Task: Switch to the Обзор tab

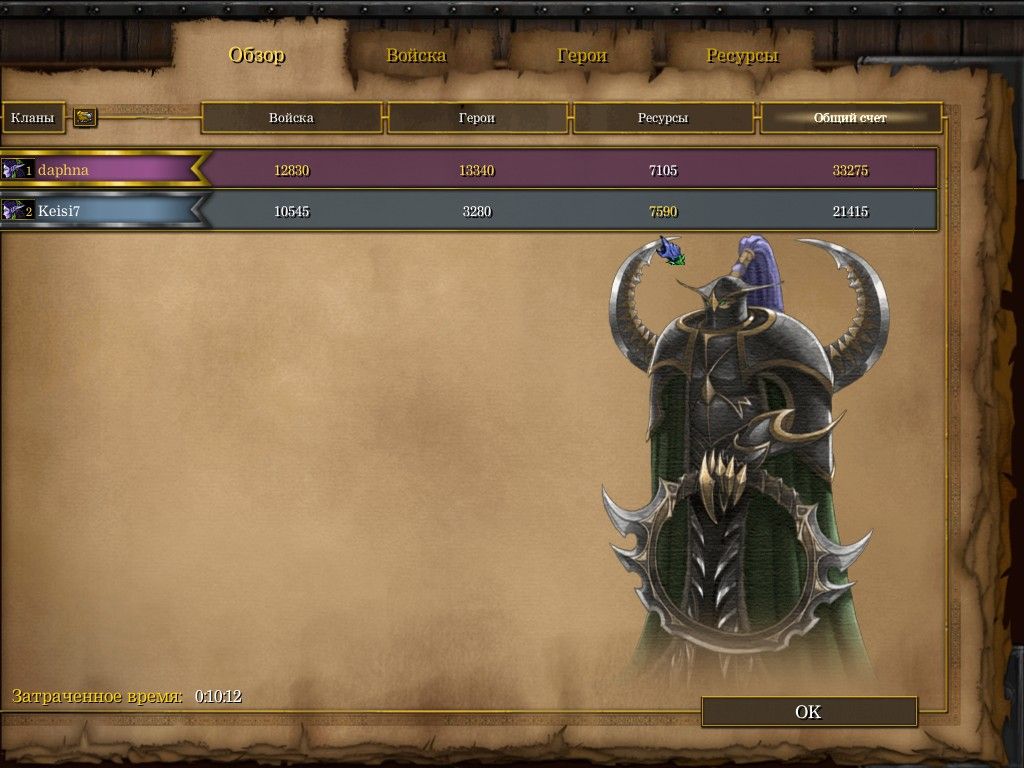Action: tap(257, 55)
